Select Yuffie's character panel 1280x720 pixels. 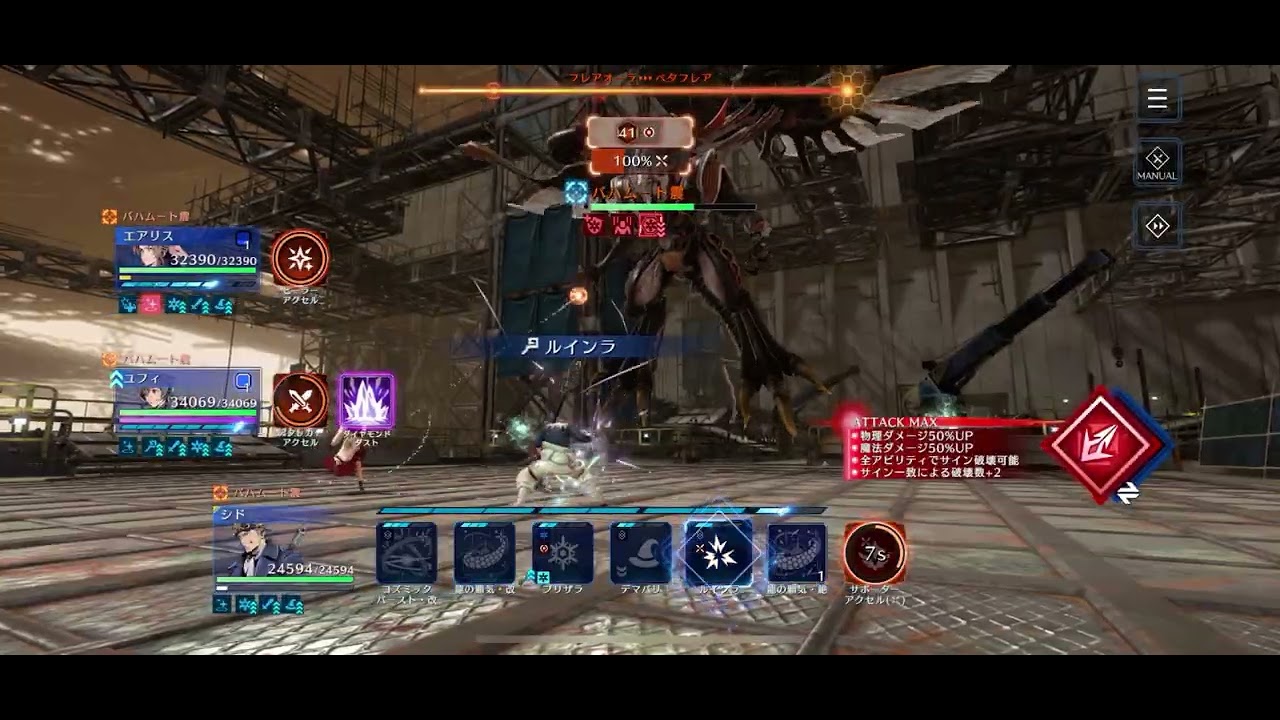click(x=187, y=400)
